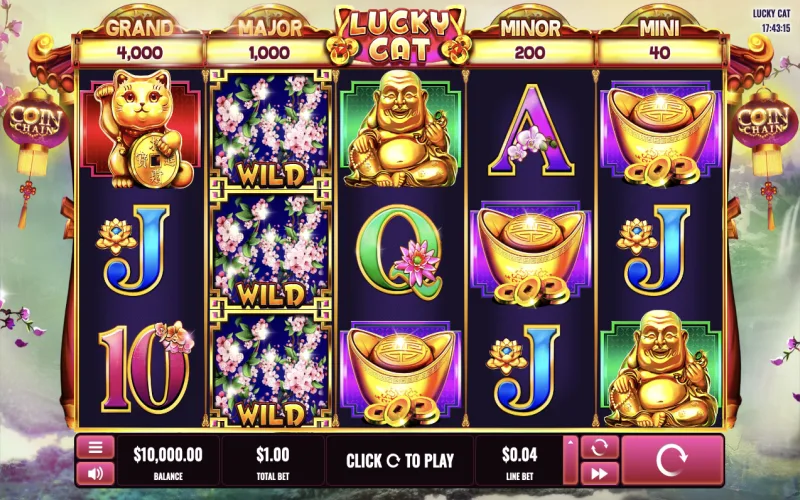Image resolution: width=800 pixels, height=500 pixels.
Task: Activate autoplay with the circular arrows button
Action: point(599,448)
